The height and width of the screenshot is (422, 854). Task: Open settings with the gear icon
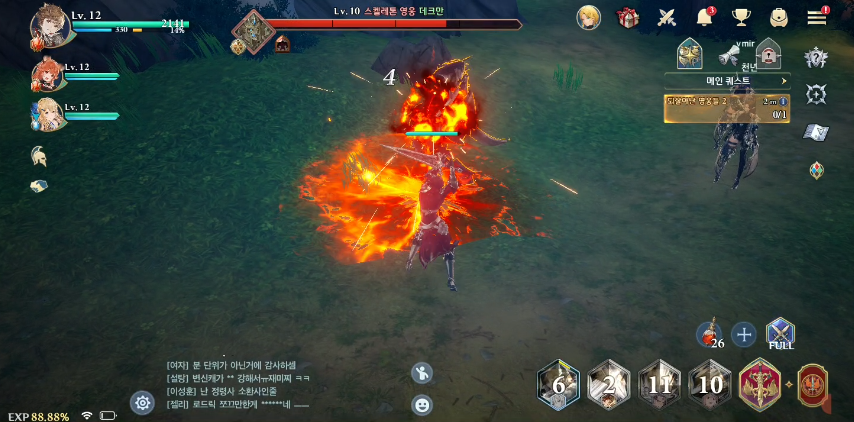pyautogui.click(x=142, y=402)
